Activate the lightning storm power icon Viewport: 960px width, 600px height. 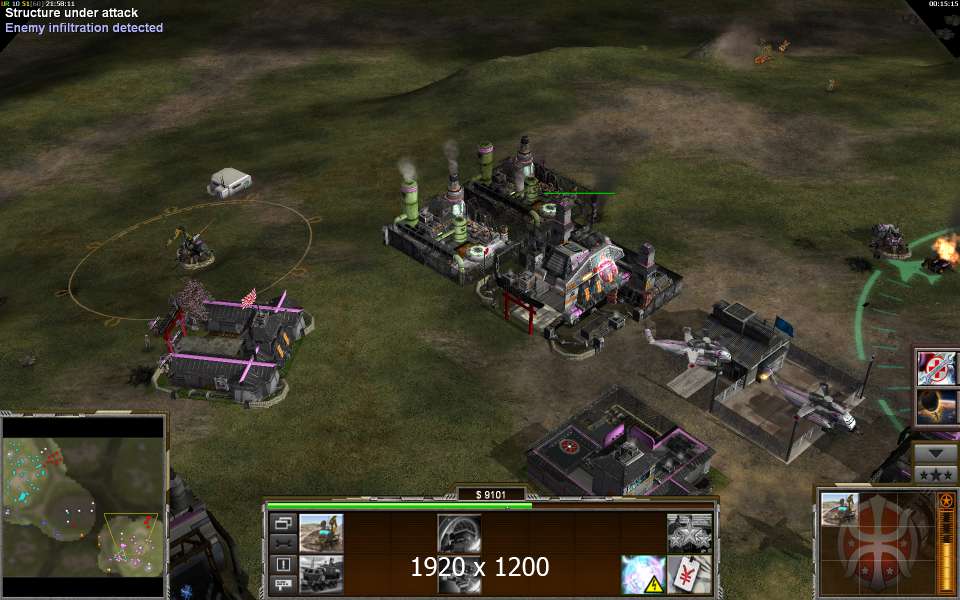[x=642, y=574]
